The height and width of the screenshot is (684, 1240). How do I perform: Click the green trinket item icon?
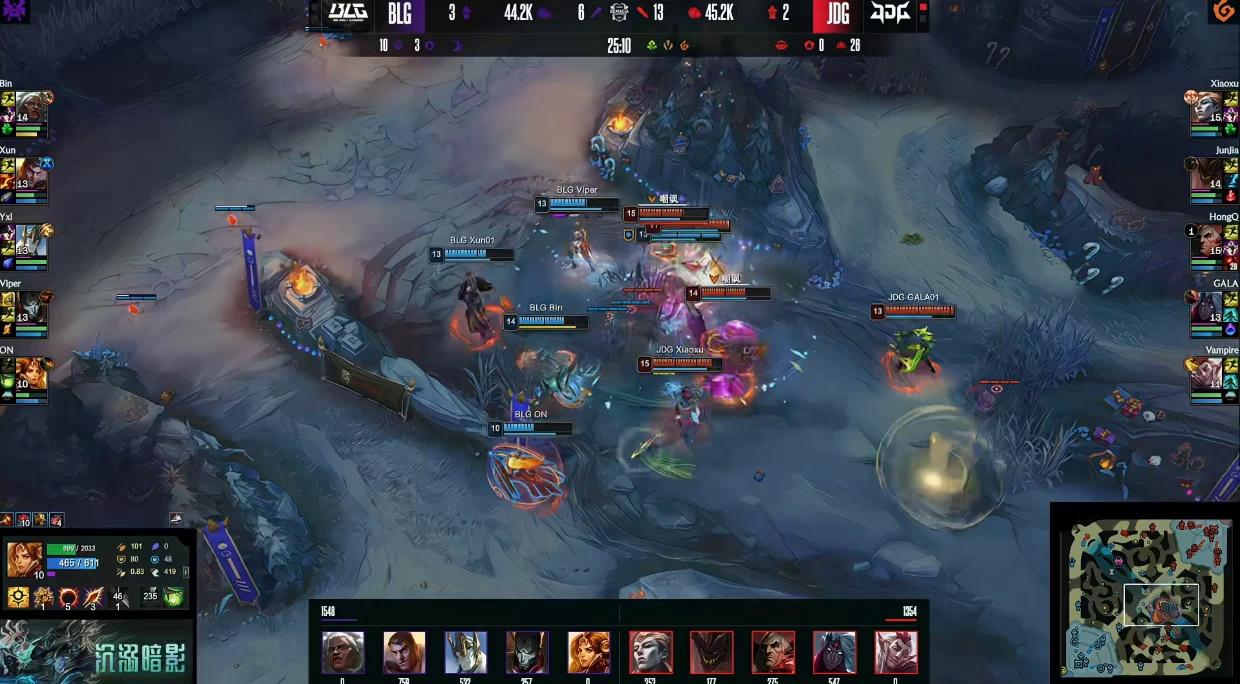point(174,597)
